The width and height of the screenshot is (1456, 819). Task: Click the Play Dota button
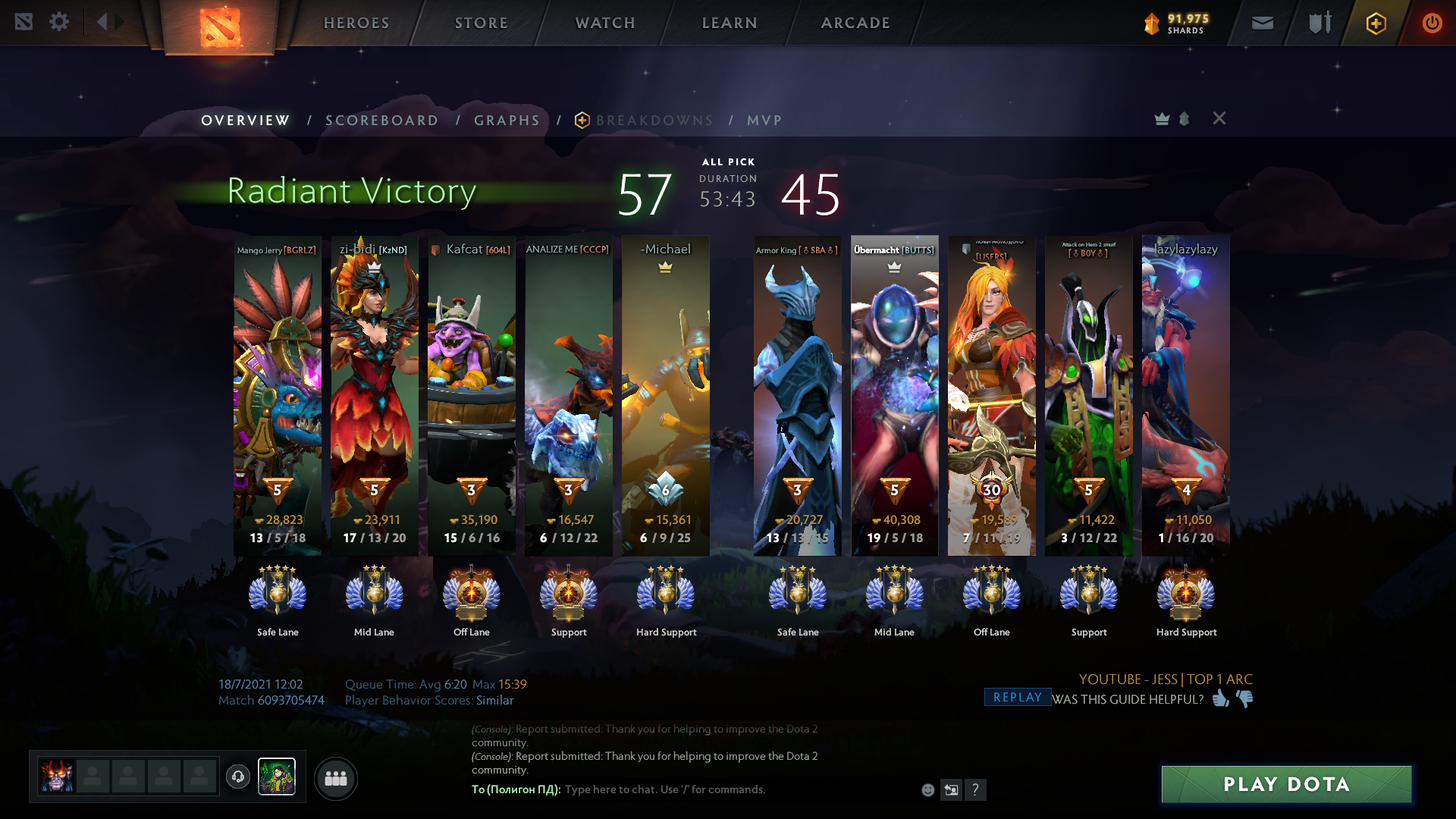click(x=1286, y=784)
